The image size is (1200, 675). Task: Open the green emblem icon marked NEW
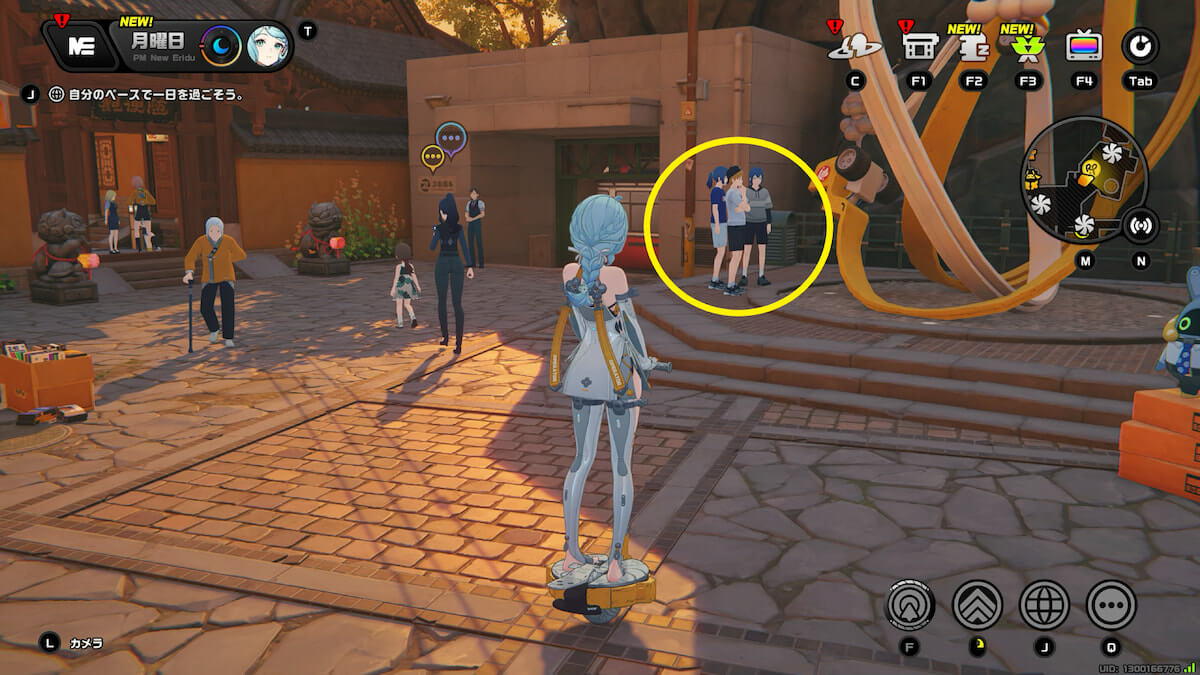tap(1026, 46)
